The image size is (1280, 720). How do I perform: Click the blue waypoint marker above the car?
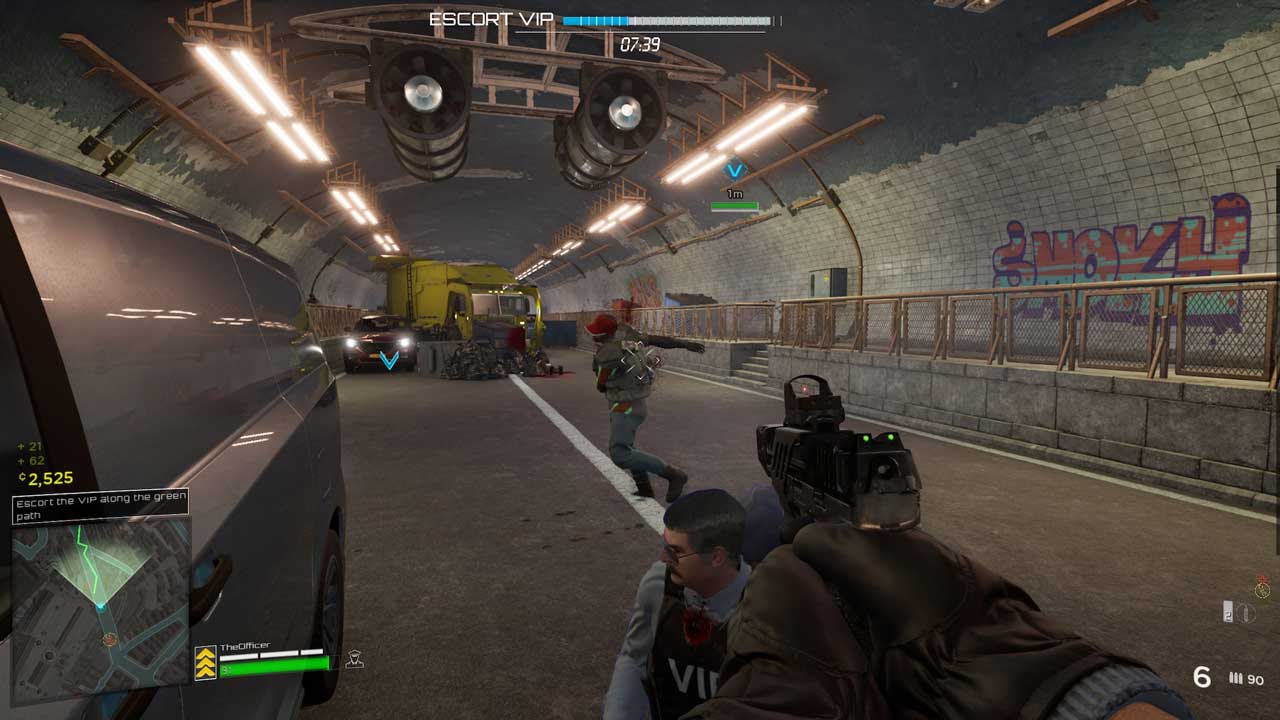(389, 359)
